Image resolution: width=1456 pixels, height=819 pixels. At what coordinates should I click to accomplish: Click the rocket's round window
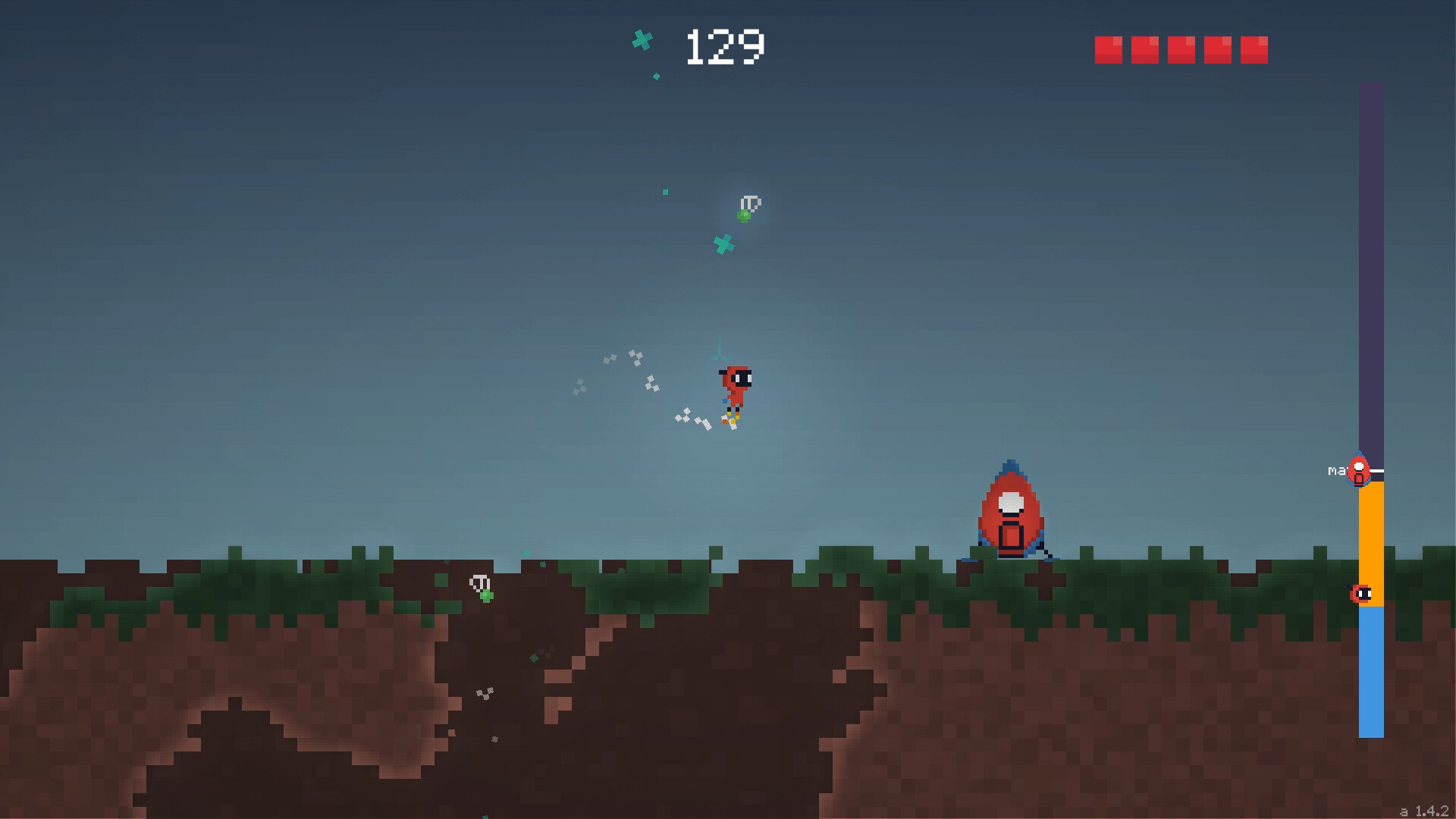coord(1011,500)
